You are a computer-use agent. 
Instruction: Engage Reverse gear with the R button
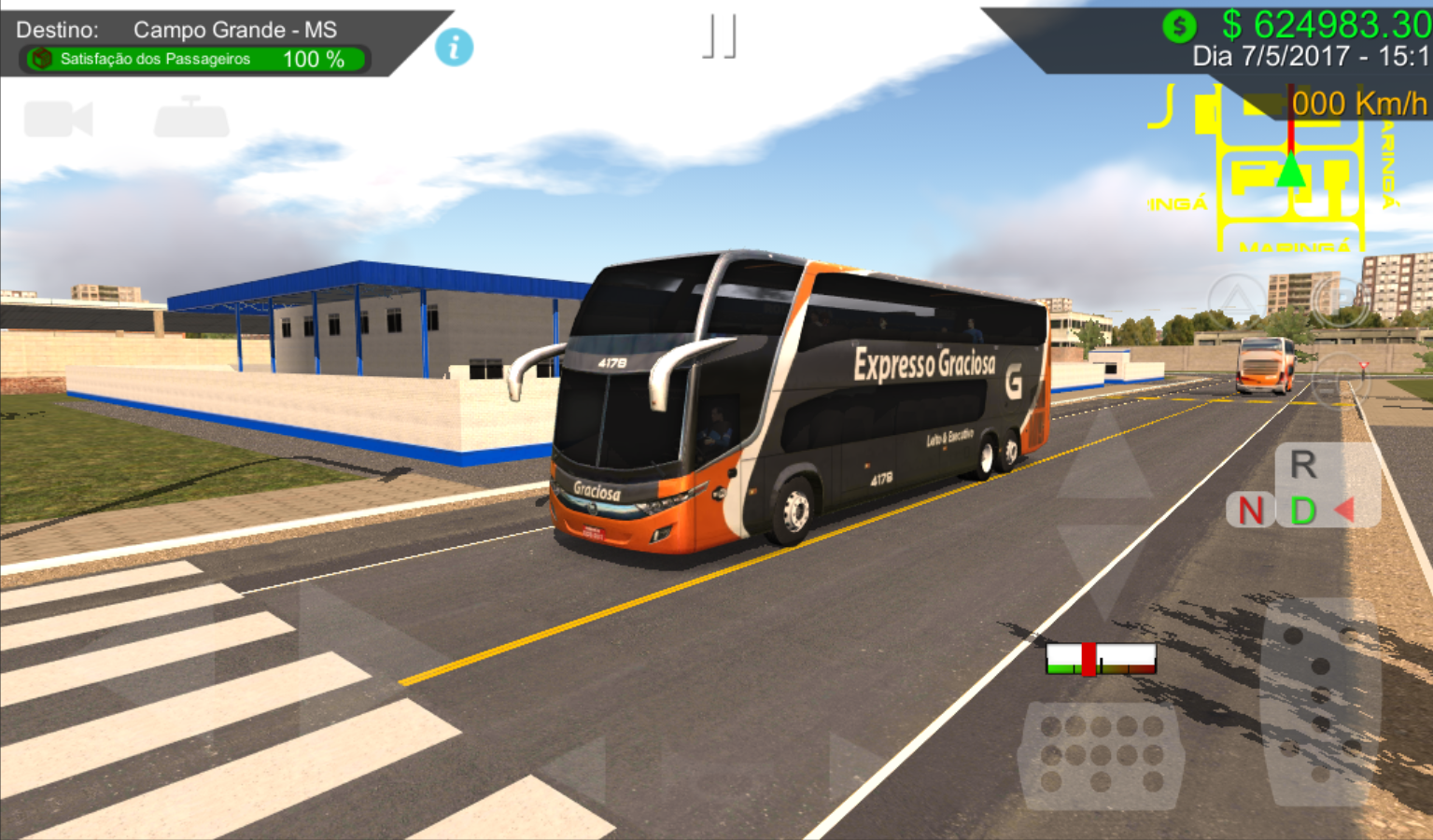(1302, 464)
